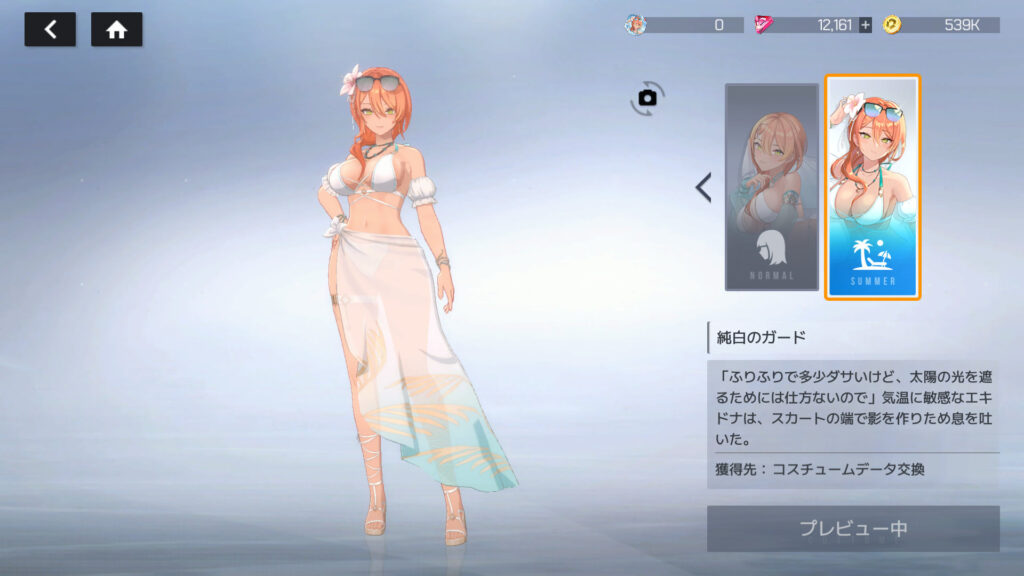
Task: Click the プレビュー中 button
Action: point(853,528)
